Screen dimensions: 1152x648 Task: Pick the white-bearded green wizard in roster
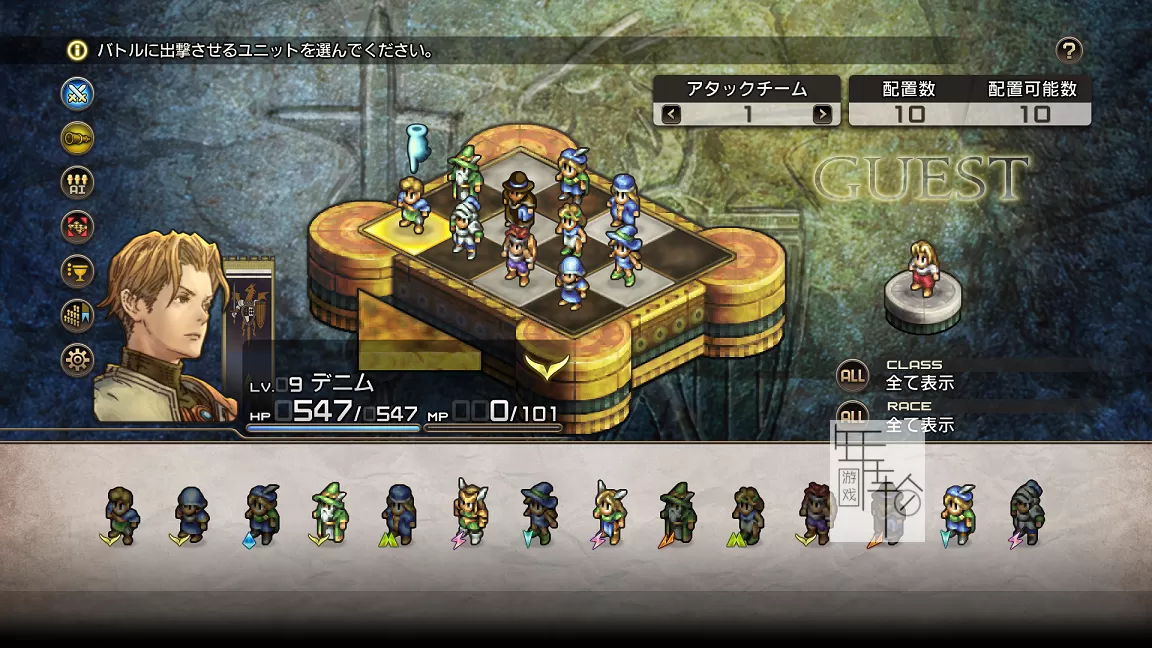coord(328,513)
